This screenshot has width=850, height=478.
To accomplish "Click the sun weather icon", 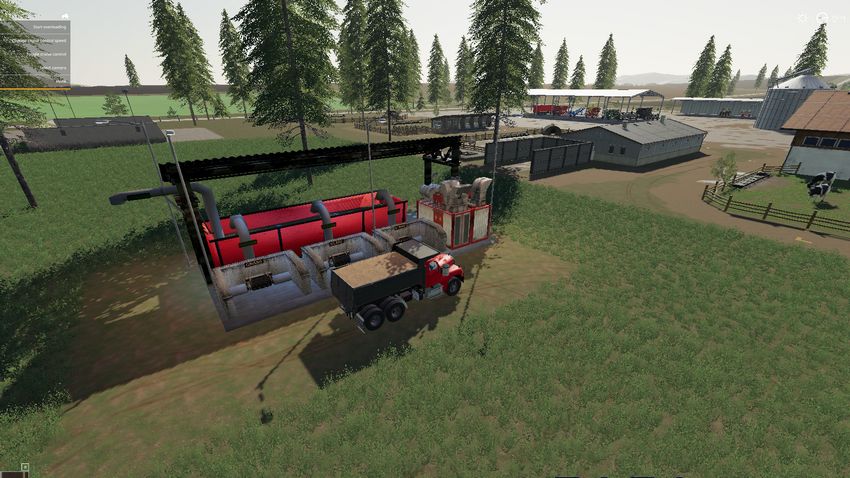I will pos(801,18).
